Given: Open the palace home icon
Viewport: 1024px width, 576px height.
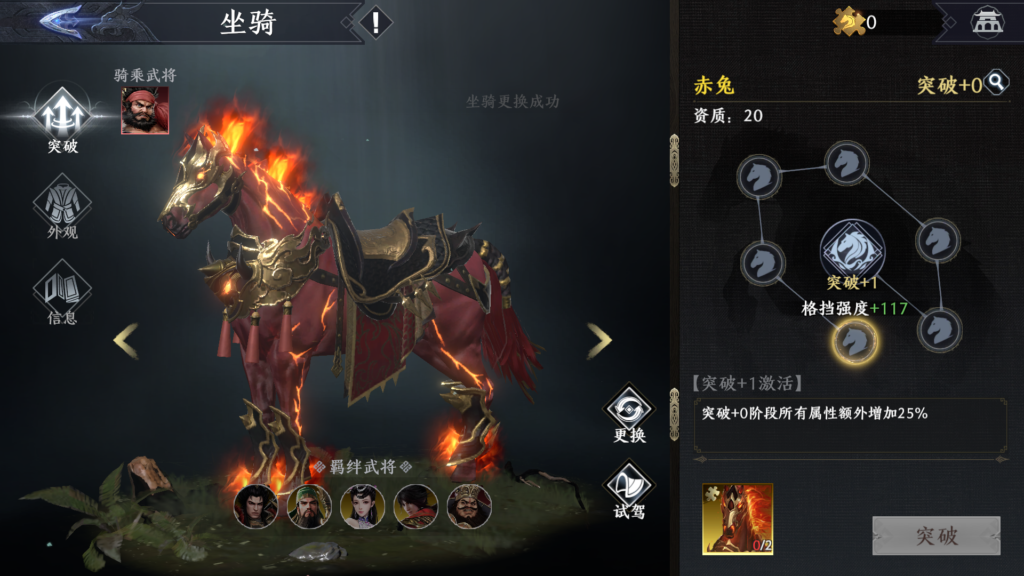Looking at the screenshot, I should click(x=987, y=21).
